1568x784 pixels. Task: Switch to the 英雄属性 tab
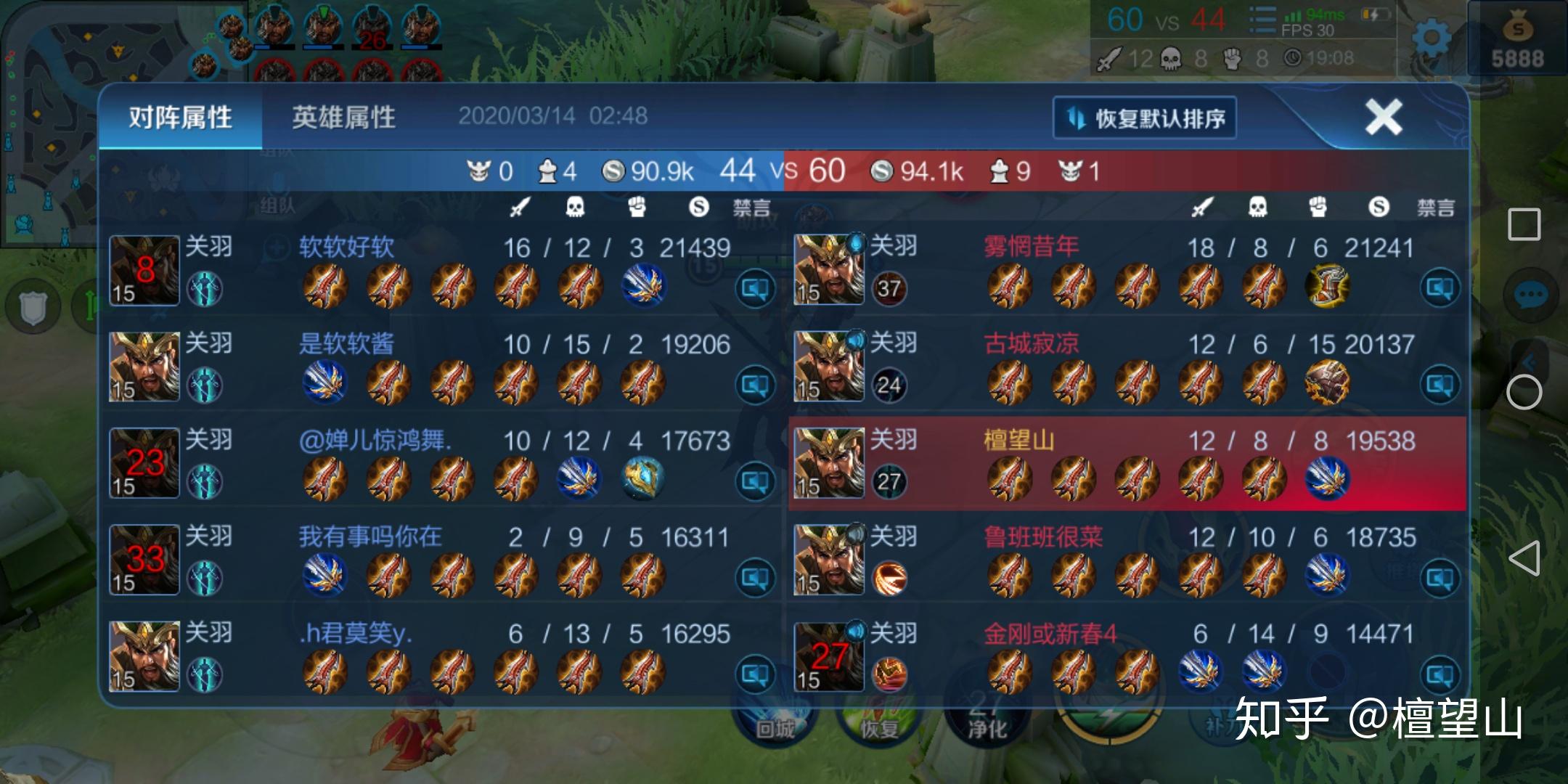tap(343, 118)
